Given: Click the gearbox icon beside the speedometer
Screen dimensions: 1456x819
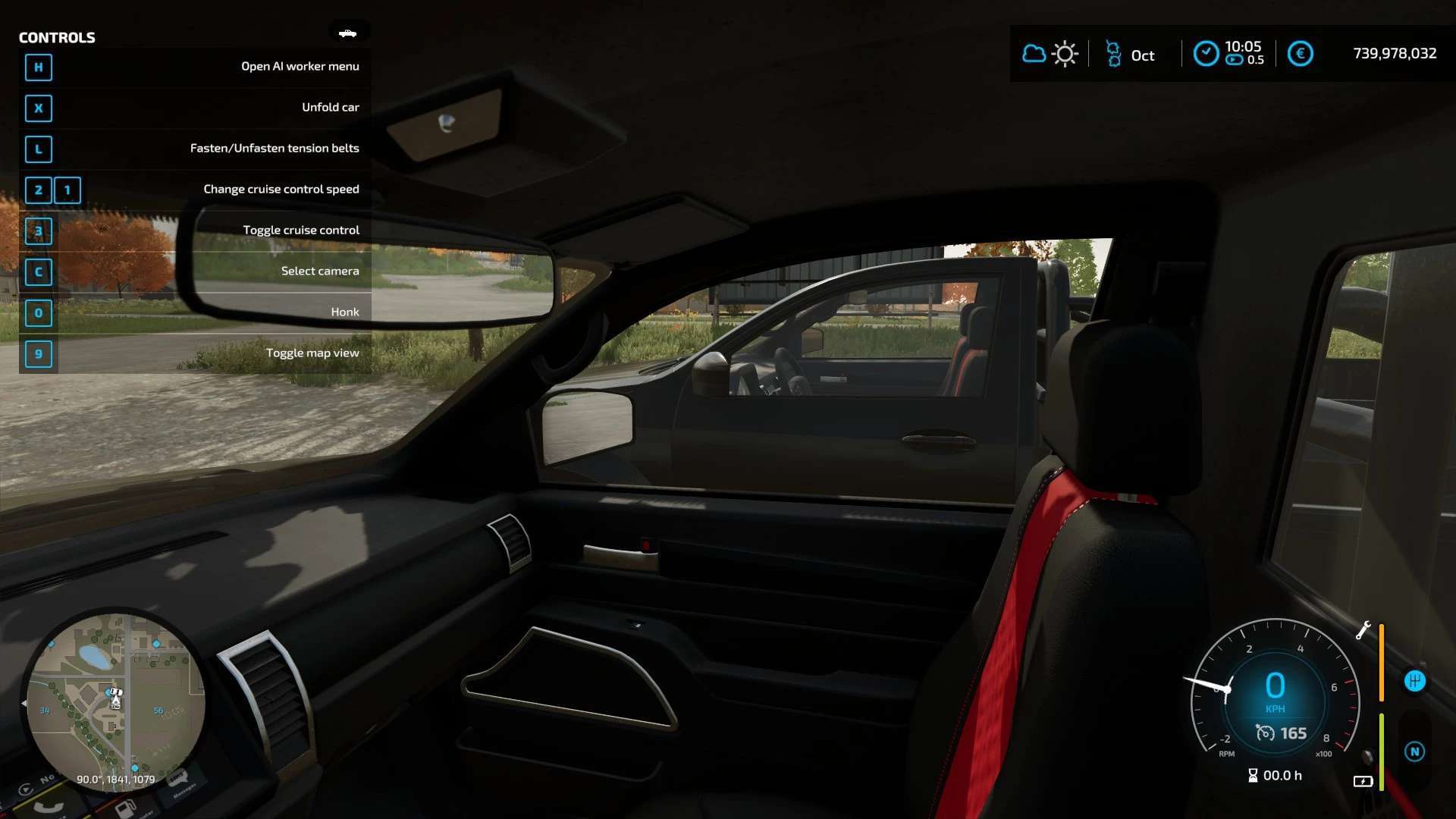Looking at the screenshot, I should click(x=1414, y=681).
